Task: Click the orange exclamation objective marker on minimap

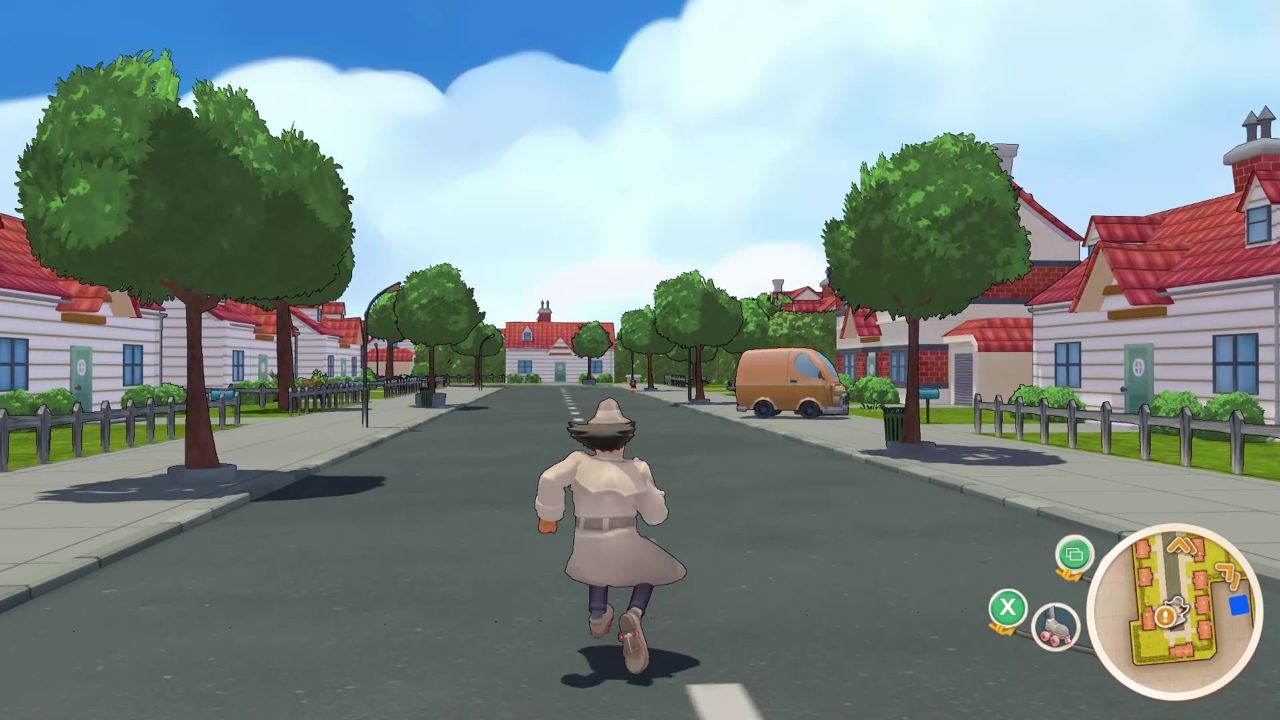Action: (1165, 618)
